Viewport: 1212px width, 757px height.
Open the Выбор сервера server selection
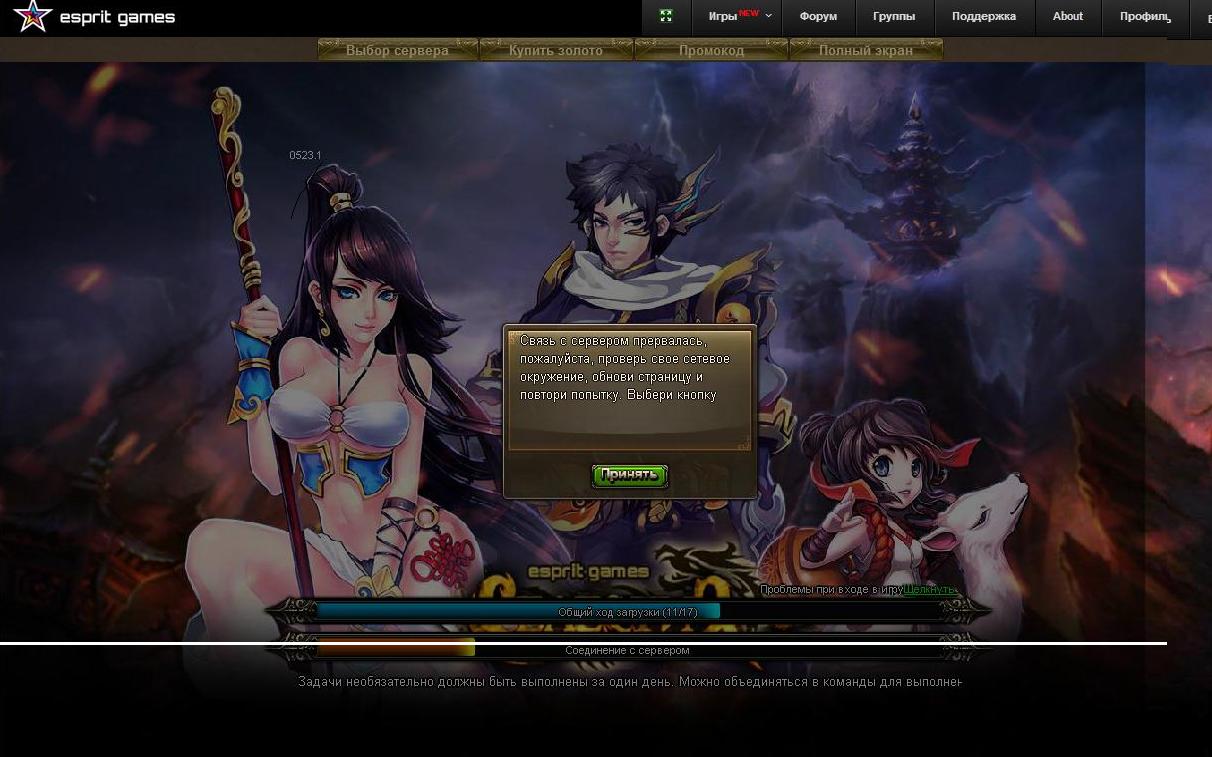(397, 50)
